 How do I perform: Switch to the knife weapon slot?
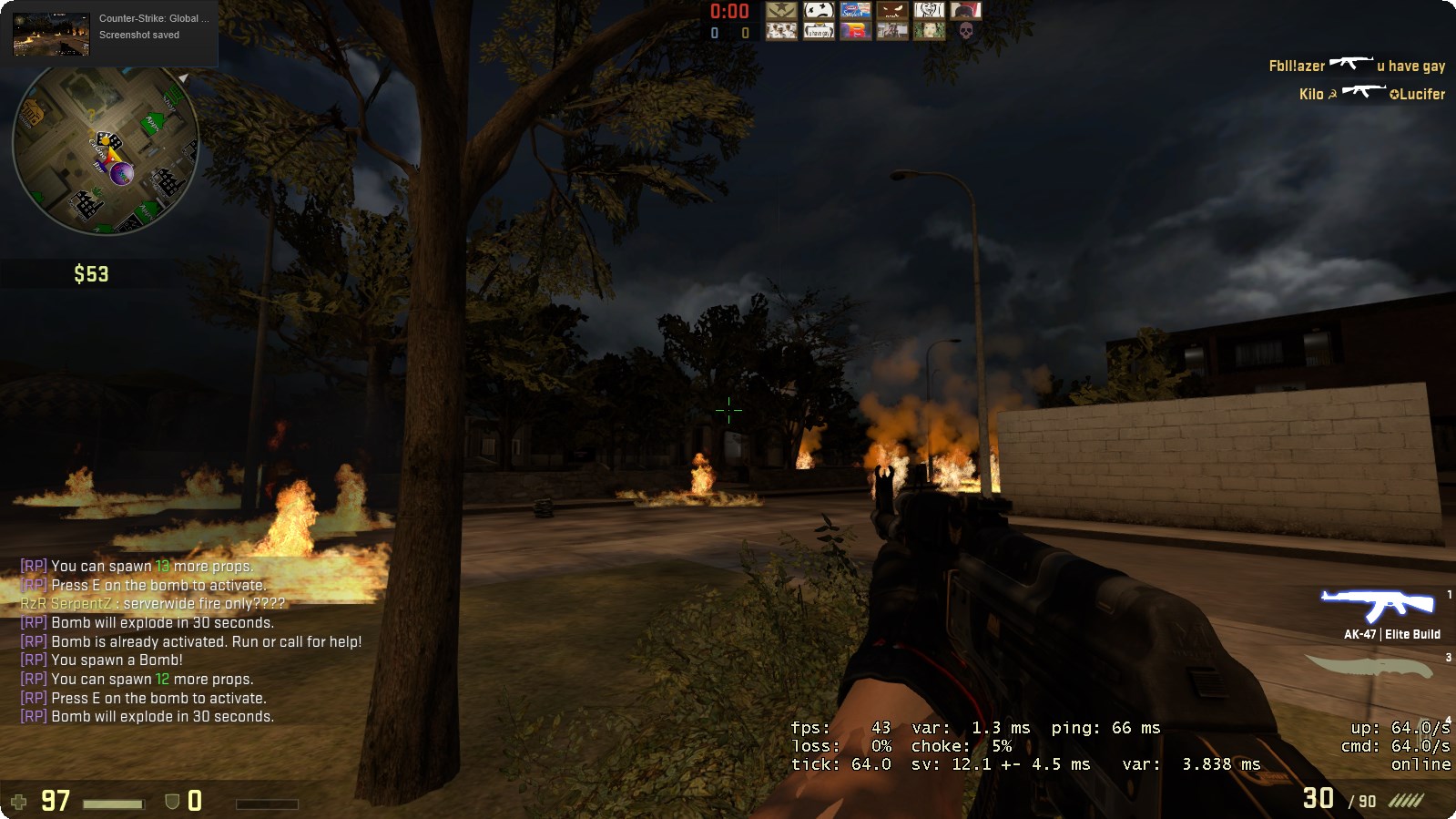1372,668
